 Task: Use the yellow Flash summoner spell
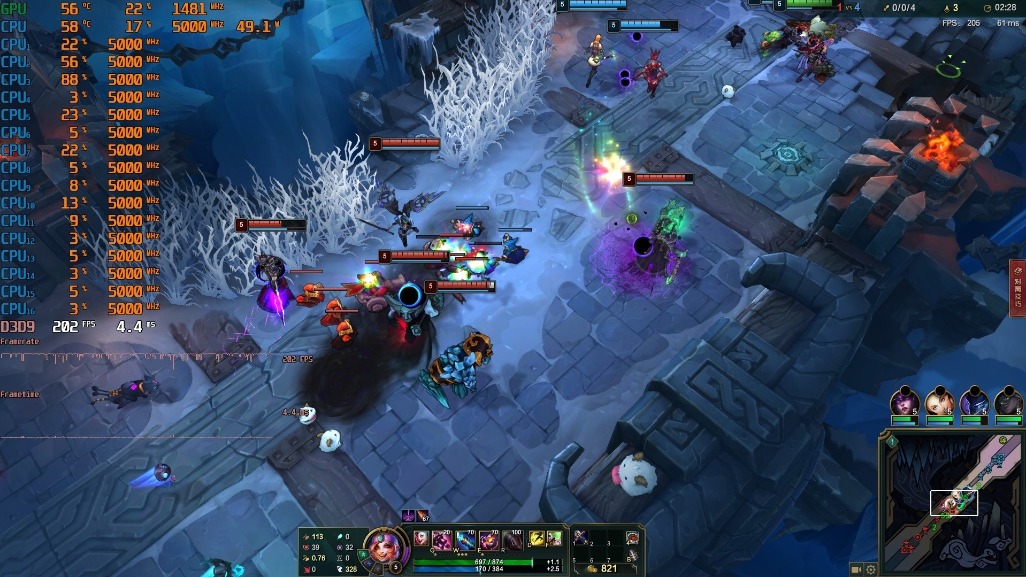click(x=537, y=538)
